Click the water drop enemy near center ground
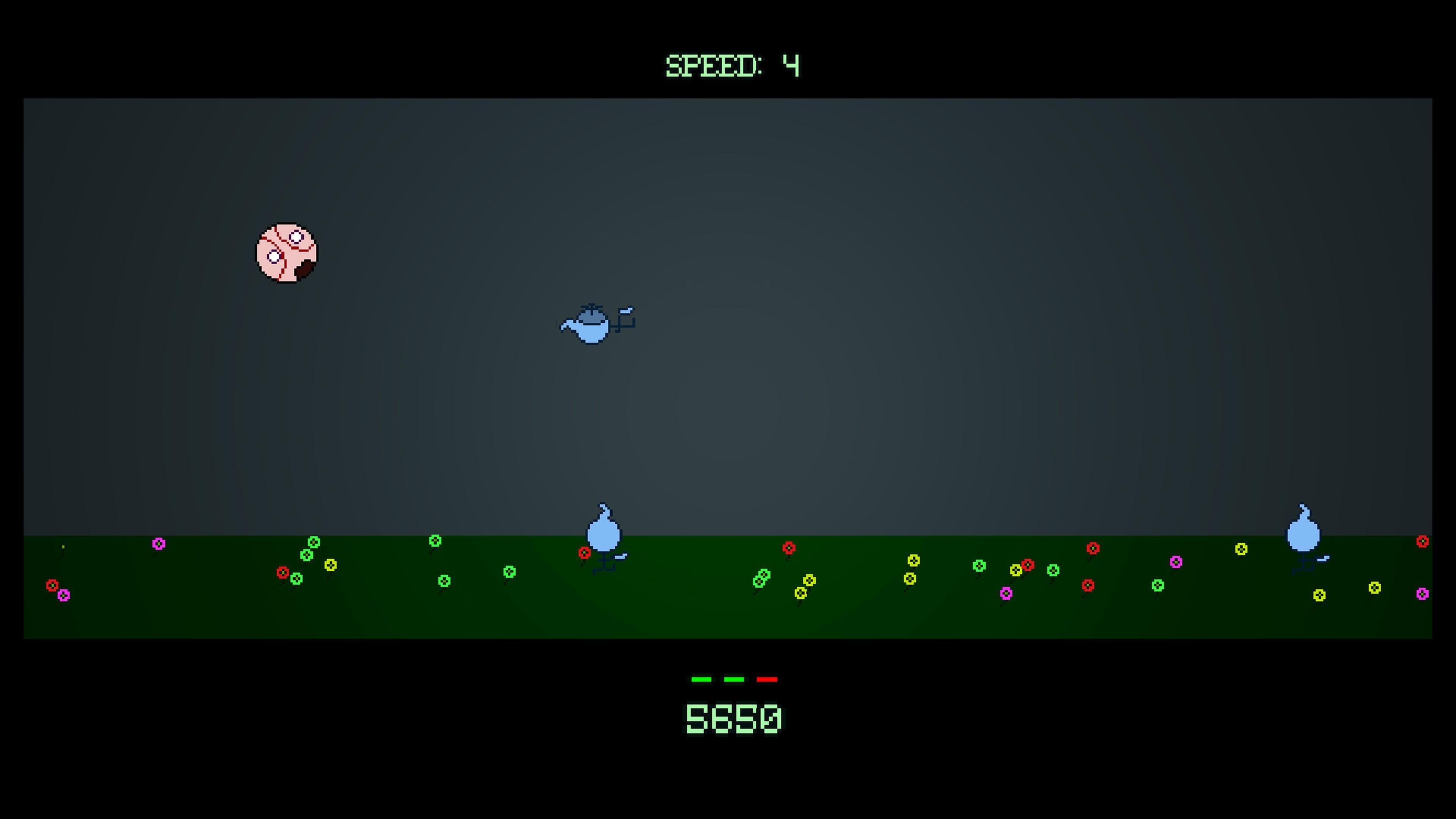 point(605,537)
